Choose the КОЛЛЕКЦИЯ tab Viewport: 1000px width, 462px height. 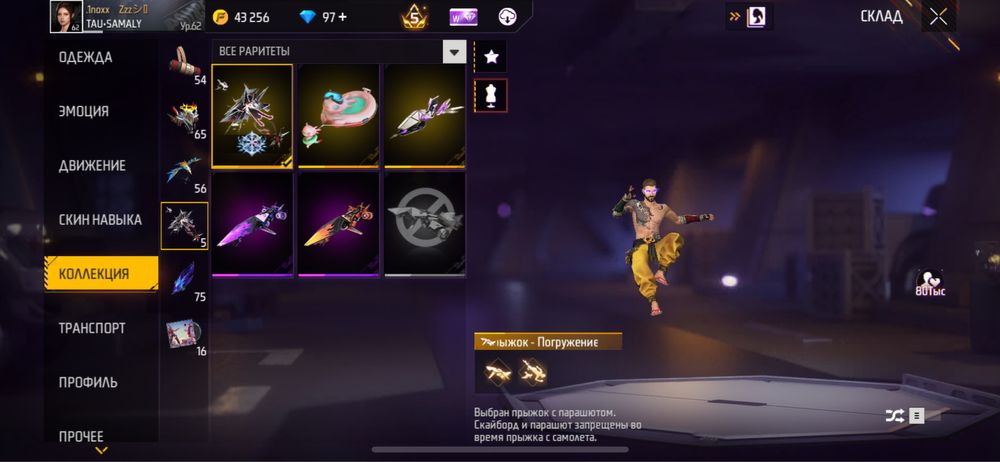point(94,274)
